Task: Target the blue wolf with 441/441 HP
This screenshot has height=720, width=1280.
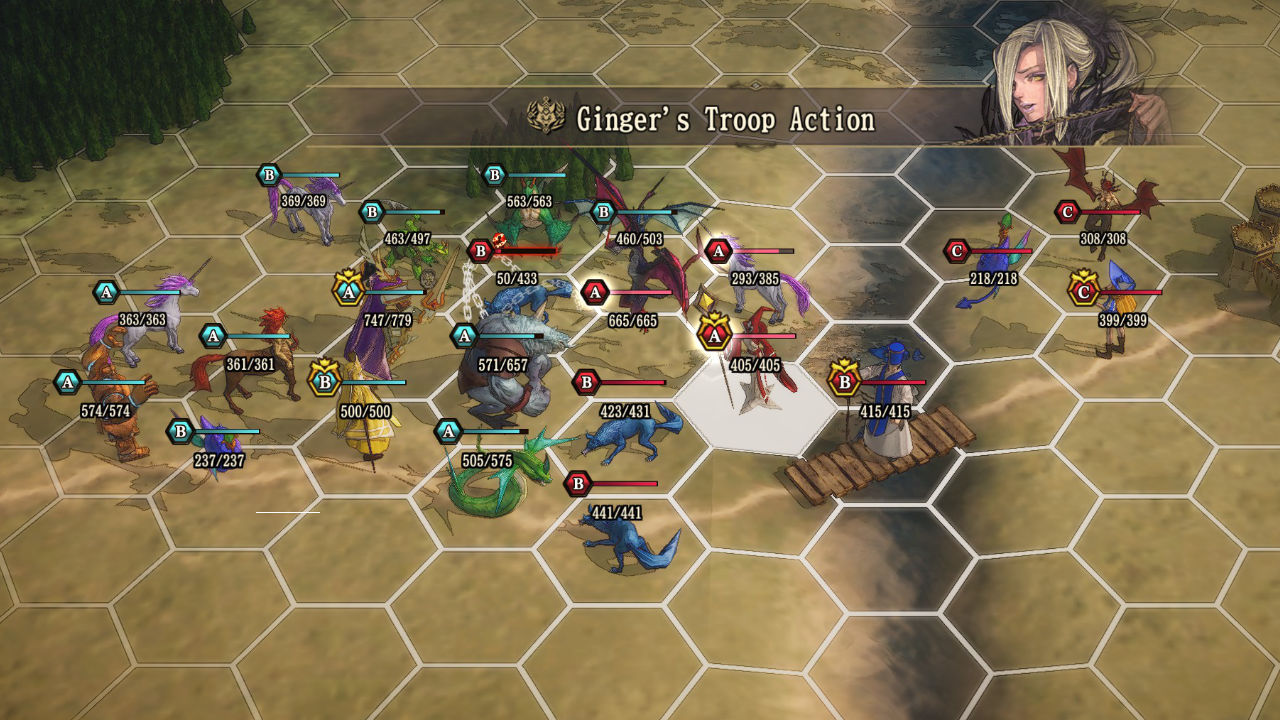Action: click(628, 542)
